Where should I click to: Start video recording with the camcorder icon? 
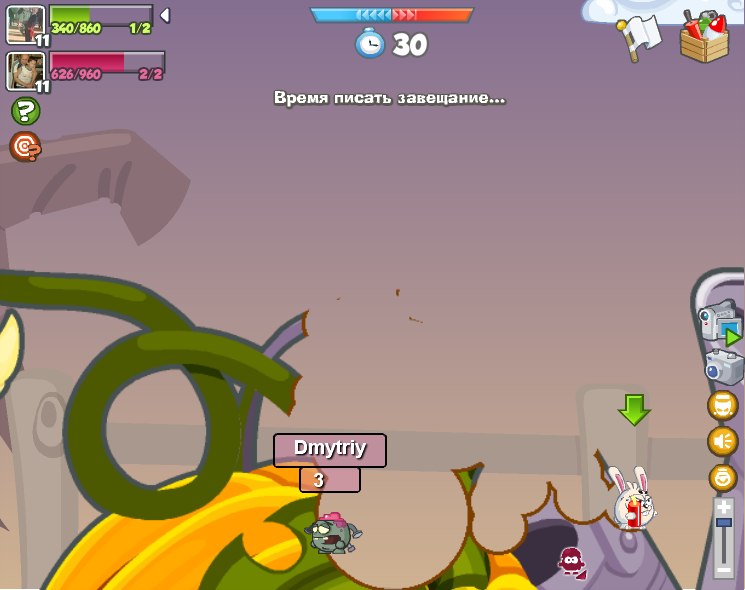(720, 324)
